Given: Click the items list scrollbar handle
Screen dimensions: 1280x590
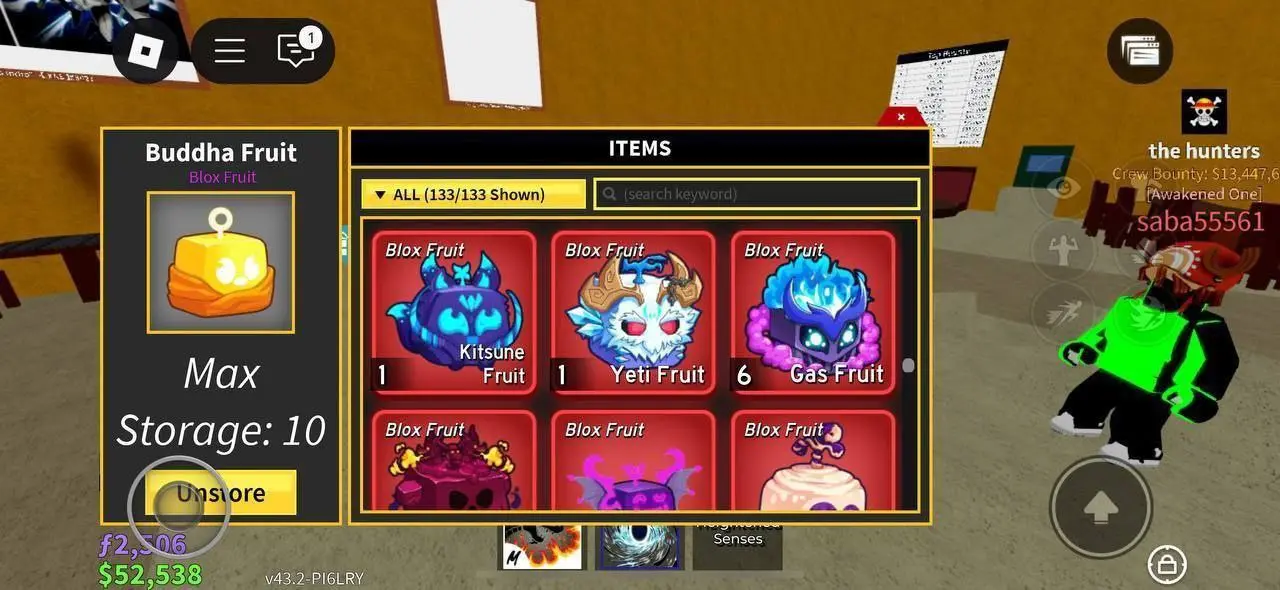Looking at the screenshot, I should [x=908, y=366].
